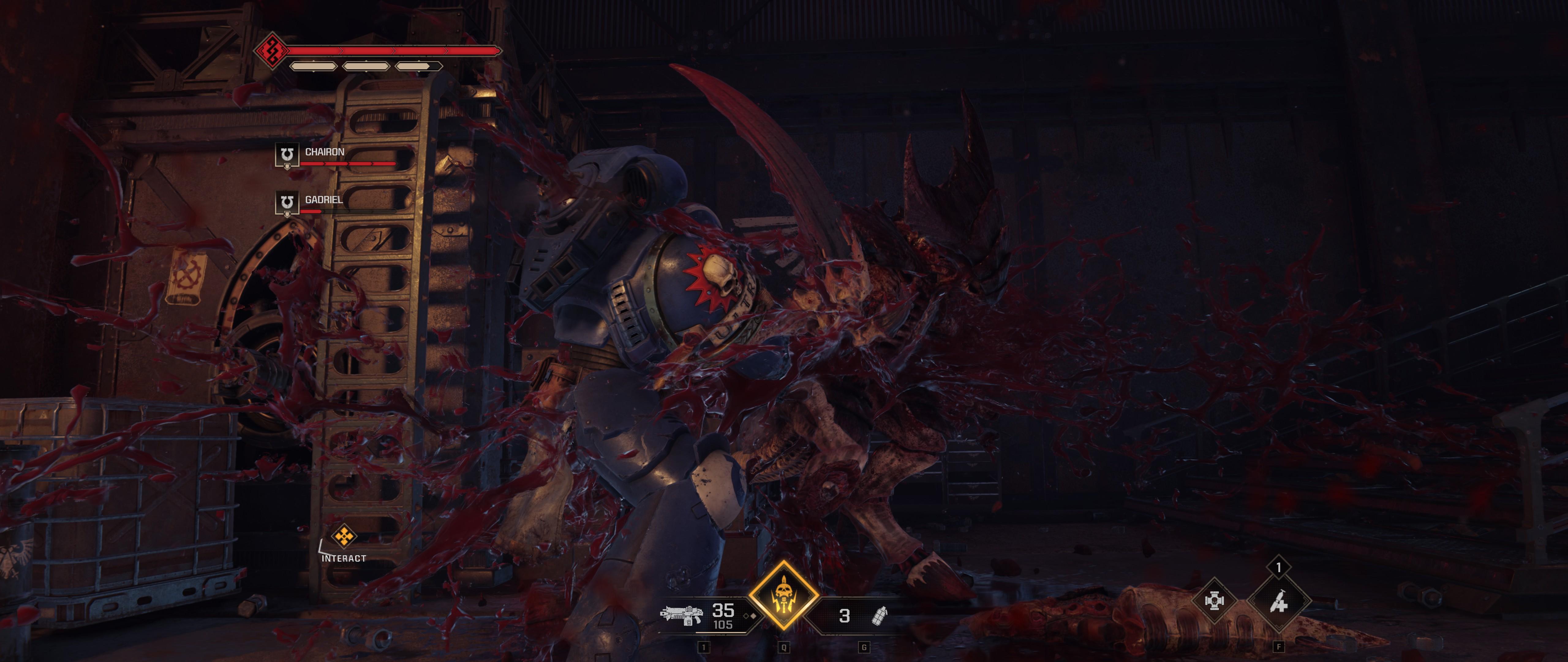
Task: Select the bolt rifle weapon icon
Action: tap(681, 614)
